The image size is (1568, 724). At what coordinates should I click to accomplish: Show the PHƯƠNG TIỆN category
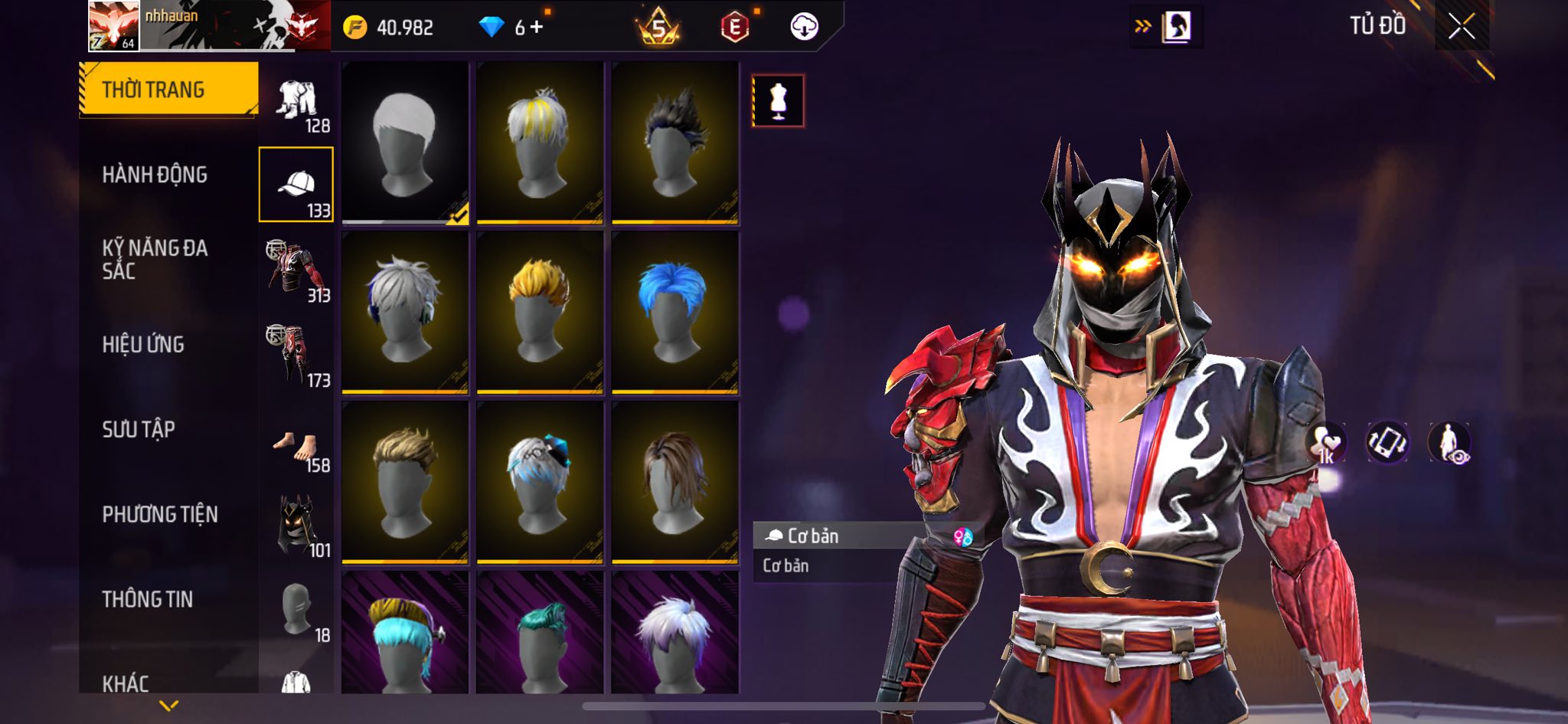click(x=160, y=514)
